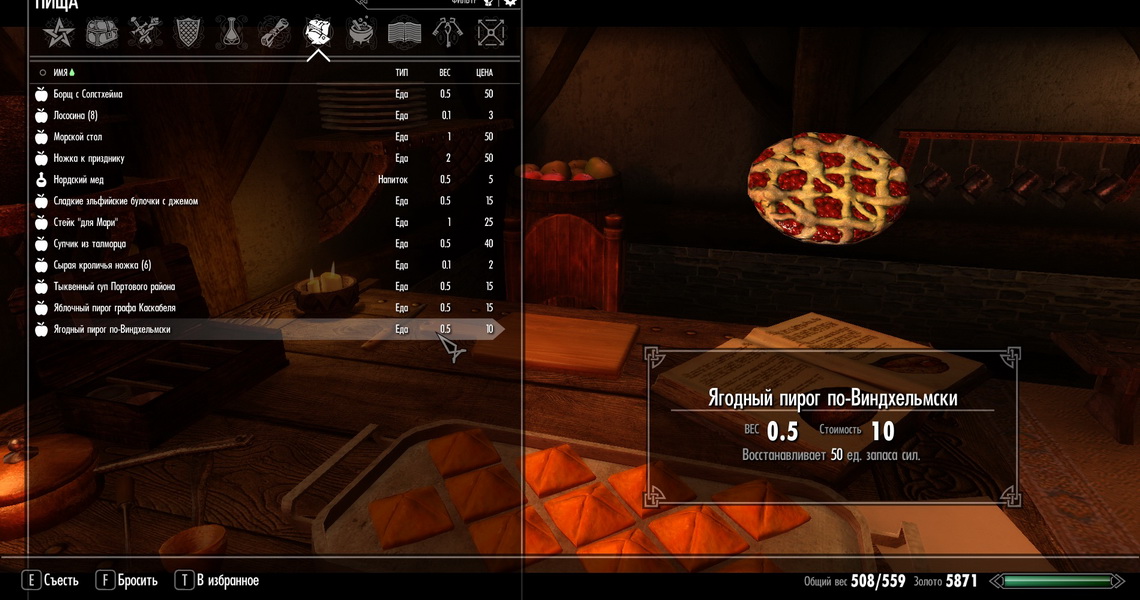Choose Морской стол from the list
Screen dimensions: 1140x600
tap(78, 137)
